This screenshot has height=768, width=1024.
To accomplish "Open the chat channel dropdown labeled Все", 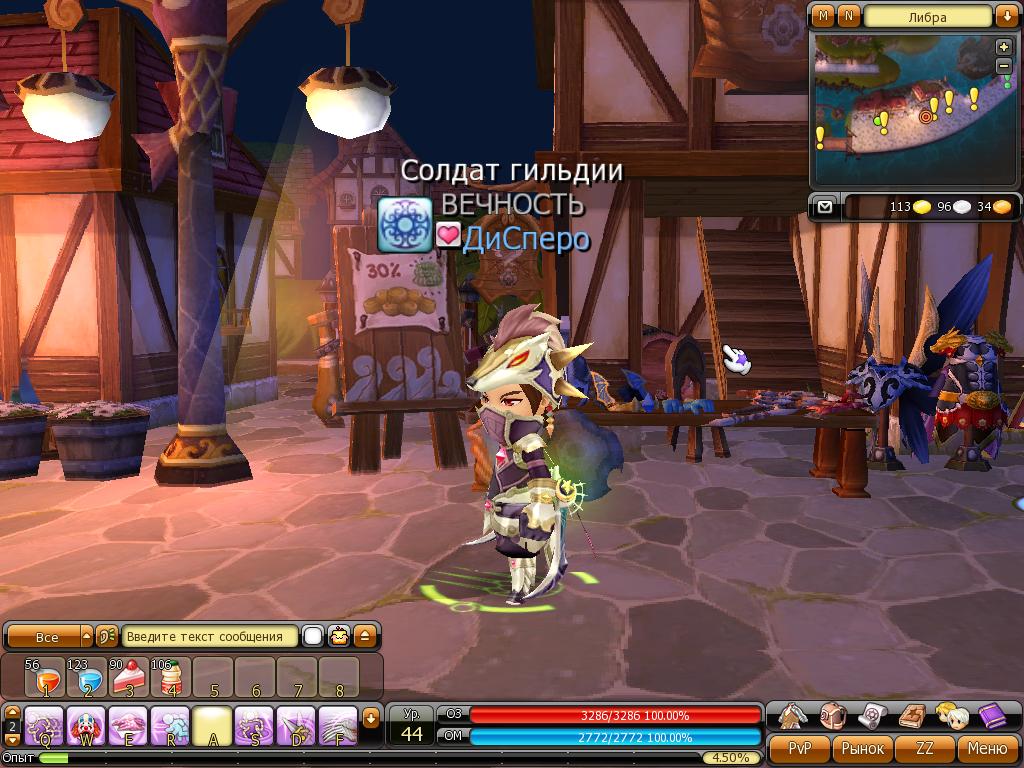I will point(48,636).
